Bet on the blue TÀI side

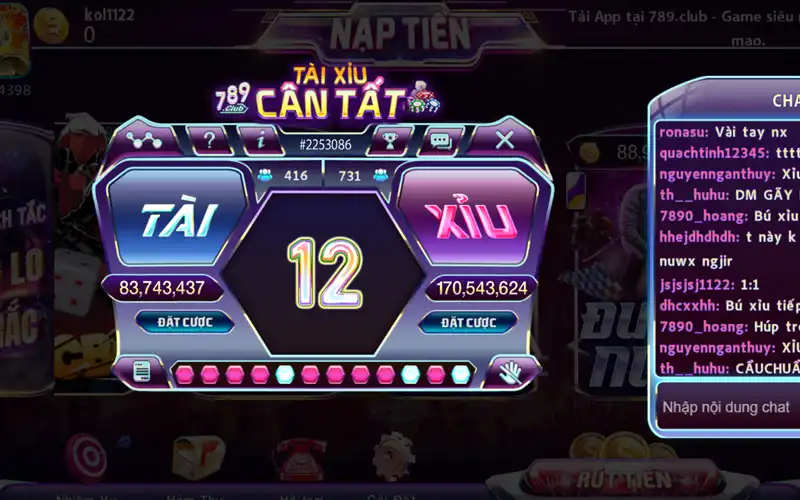click(180, 221)
